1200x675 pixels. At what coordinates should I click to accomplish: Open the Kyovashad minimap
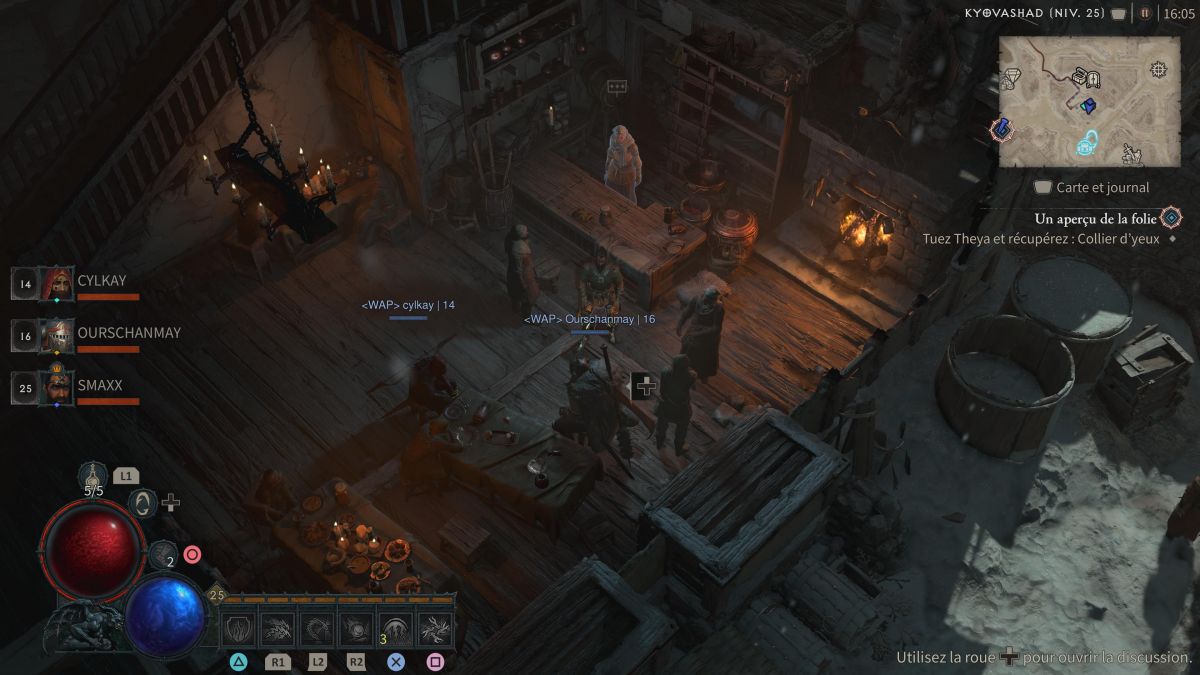tap(1088, 101)
